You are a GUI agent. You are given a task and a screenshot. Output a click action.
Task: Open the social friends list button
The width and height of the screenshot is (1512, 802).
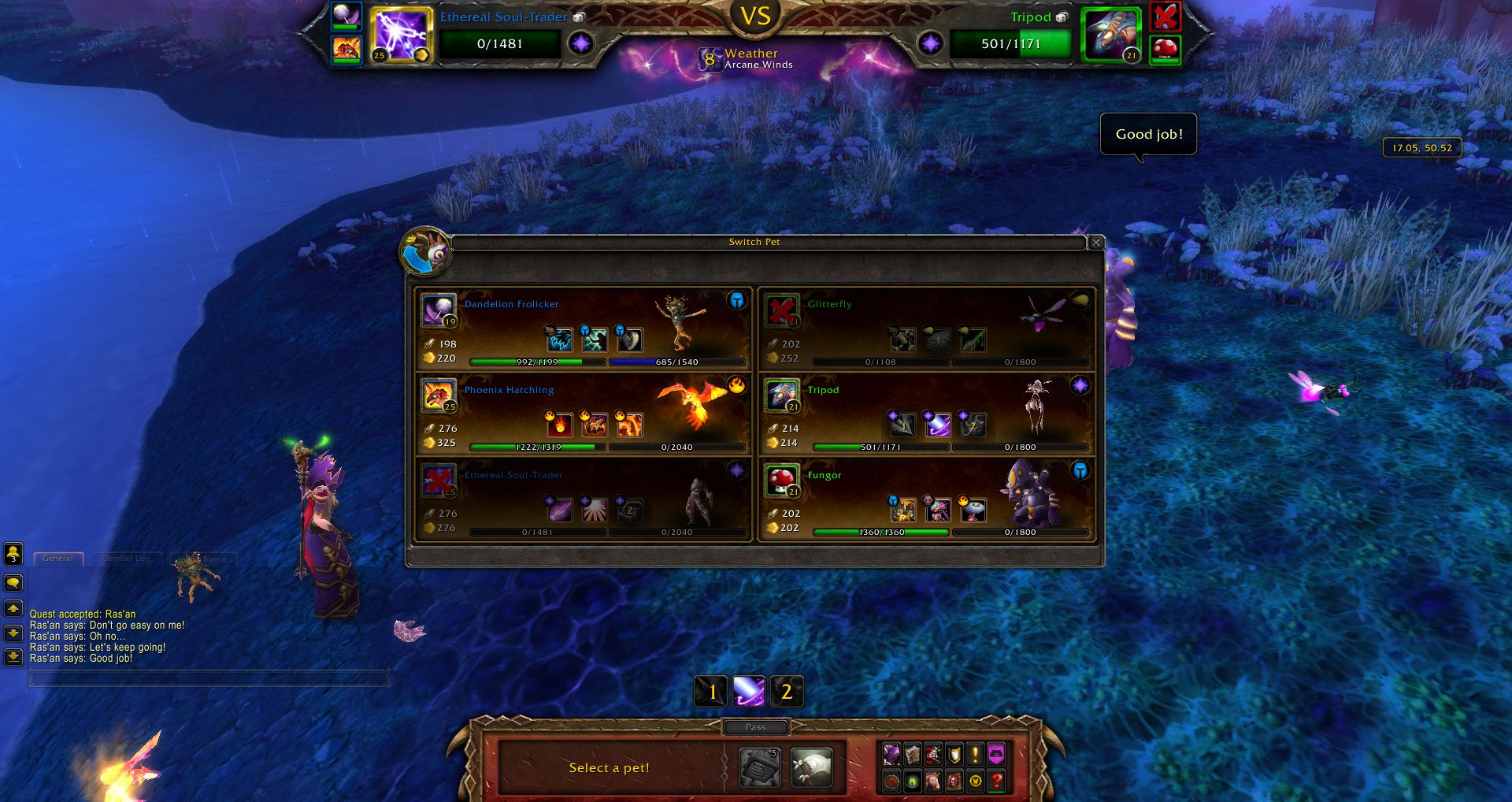[x=13, y=554]
